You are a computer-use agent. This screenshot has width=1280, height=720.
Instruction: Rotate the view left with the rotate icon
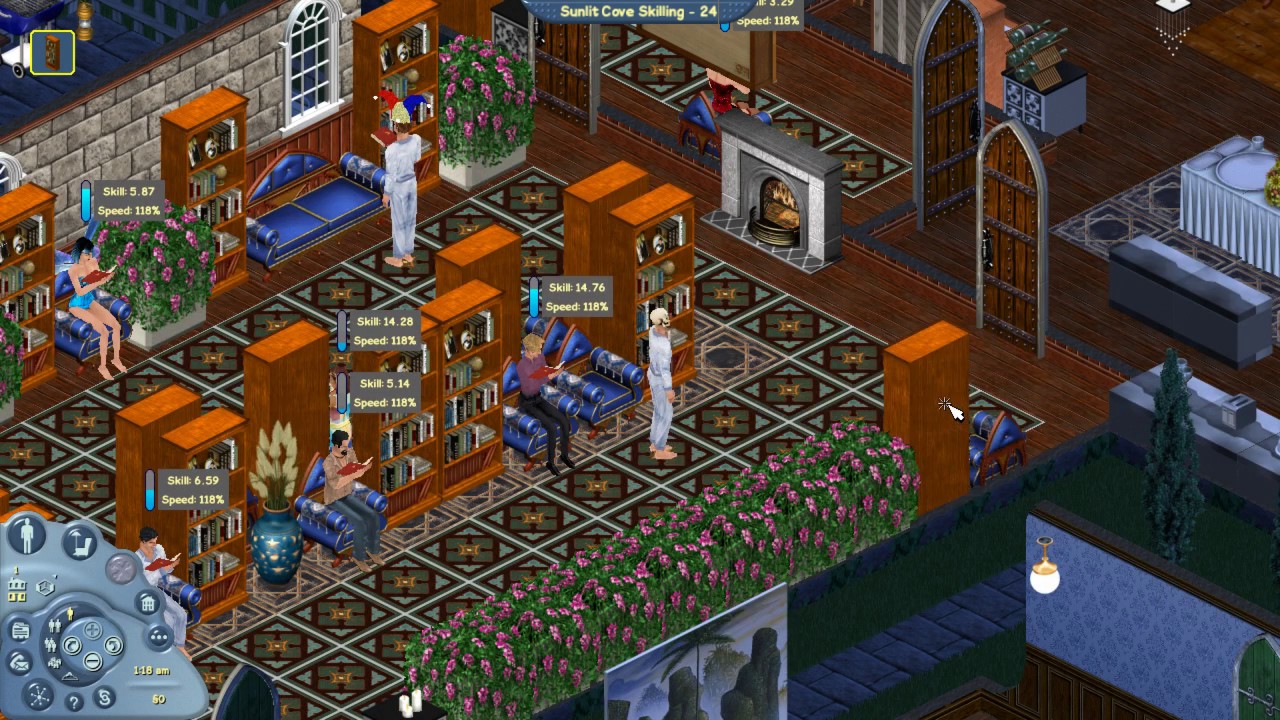(x=71, y=646)
